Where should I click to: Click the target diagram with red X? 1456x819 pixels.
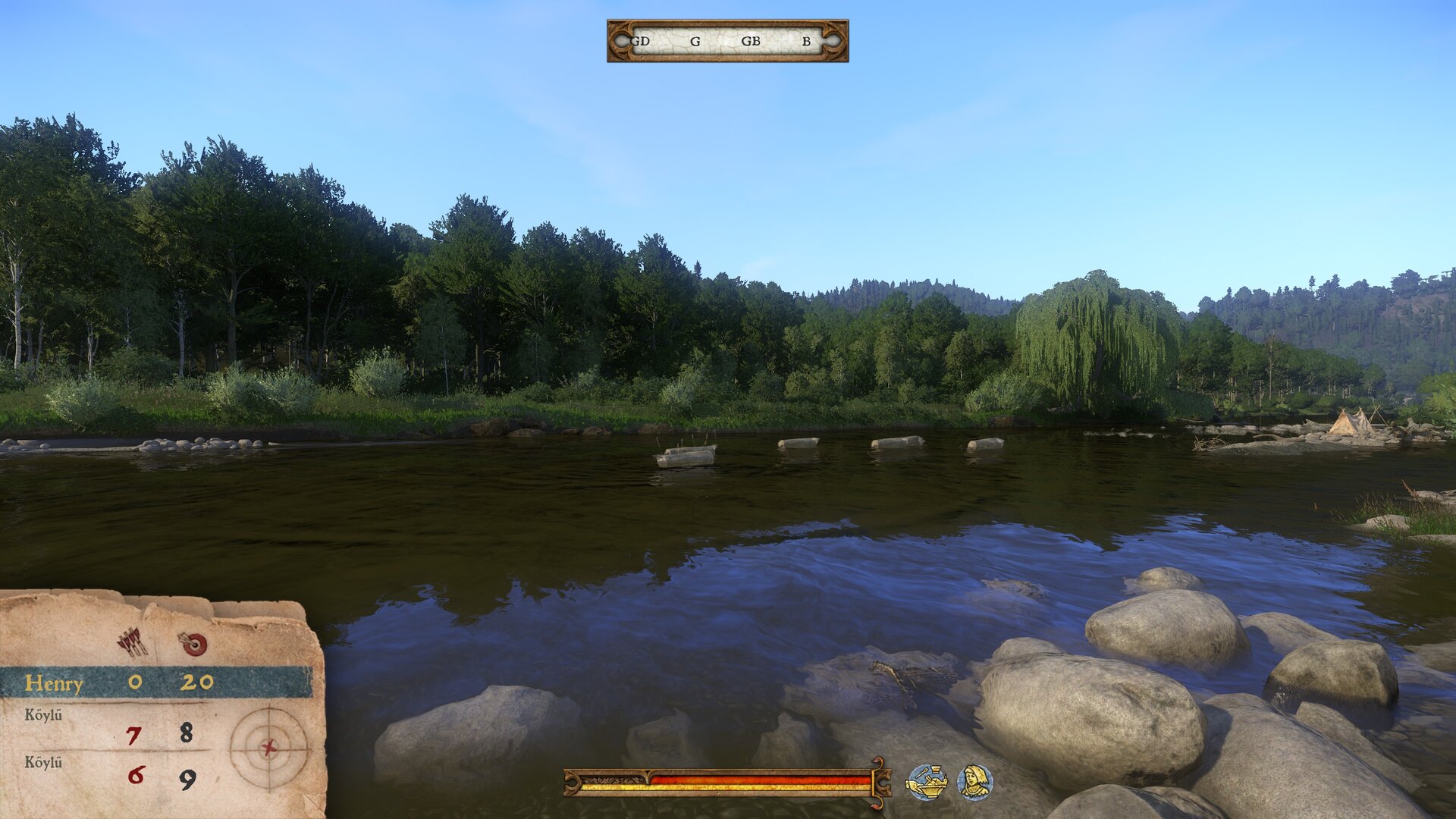(x=268, y=748)
